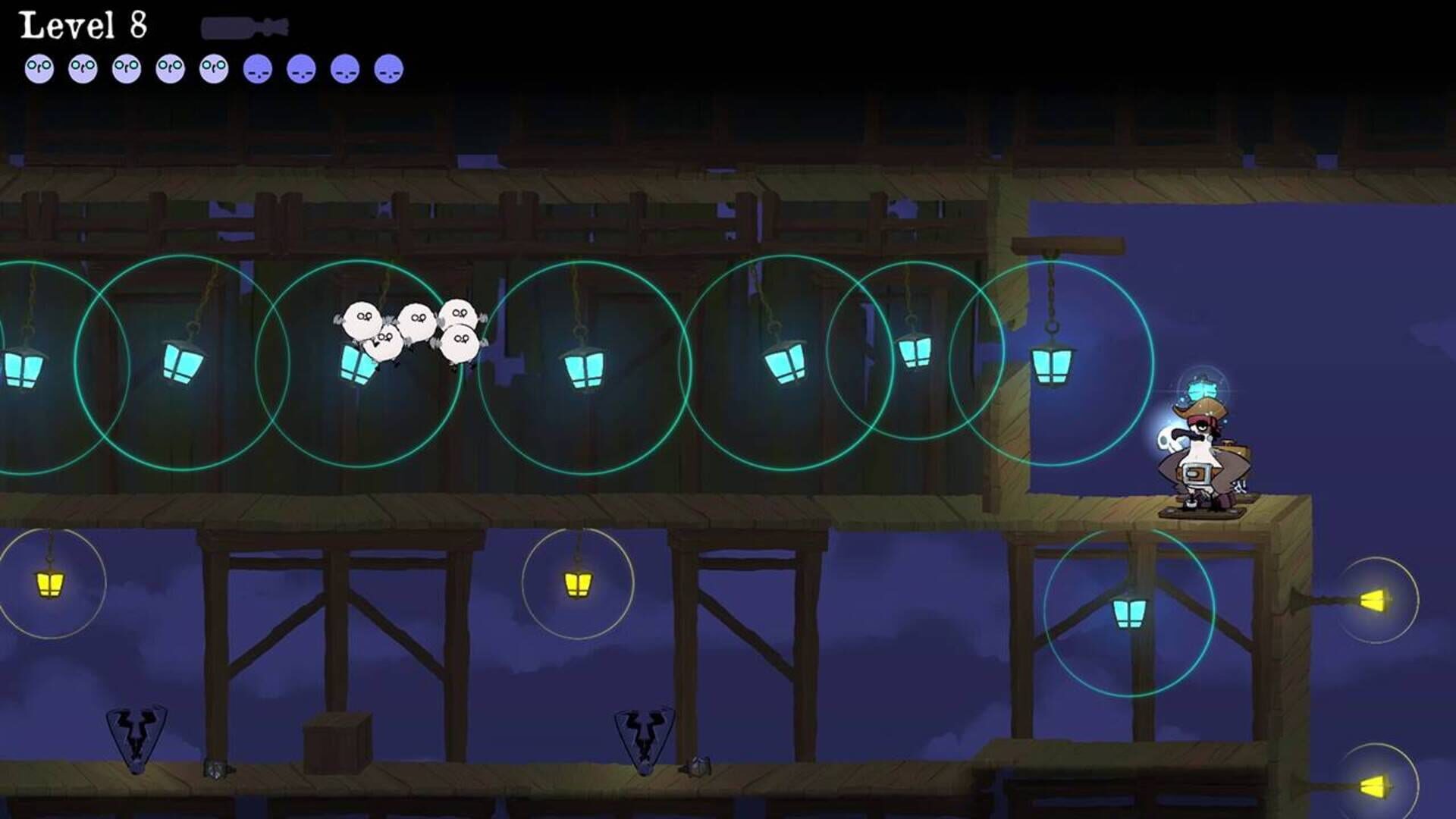
Task: Click the fifth ghost face in the health row
Action: 213,68
